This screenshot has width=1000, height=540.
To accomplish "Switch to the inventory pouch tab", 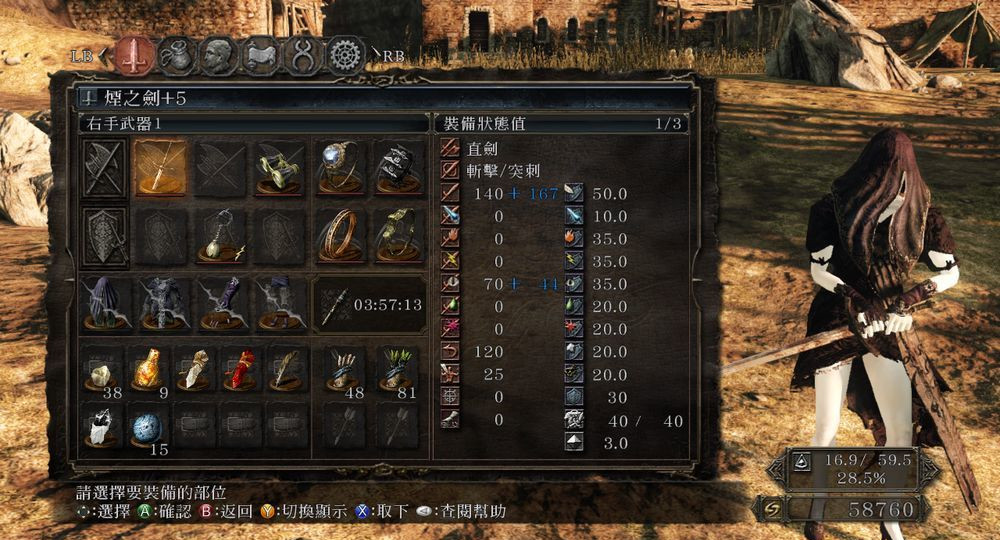I will coord(176,56).
